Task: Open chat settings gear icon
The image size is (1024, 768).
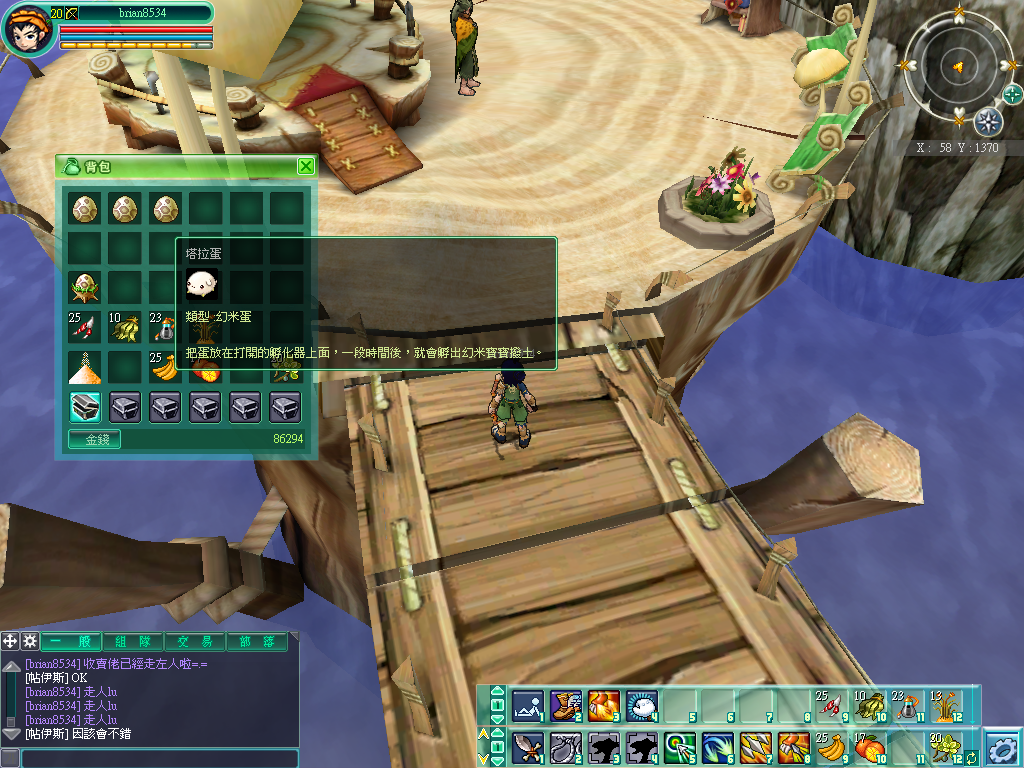Action: [30, 641]
